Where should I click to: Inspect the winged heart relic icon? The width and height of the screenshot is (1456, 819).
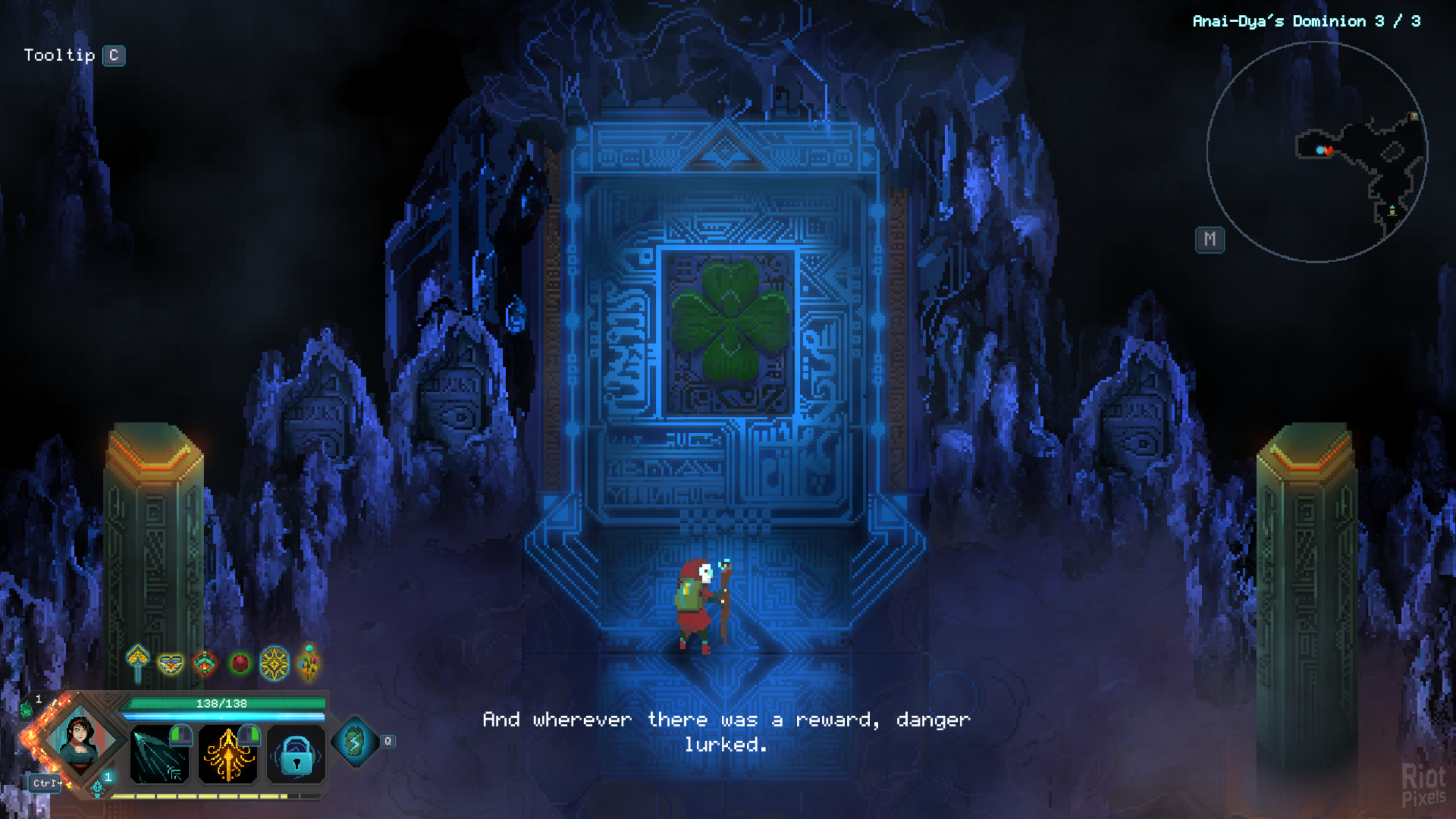[171, 663]
